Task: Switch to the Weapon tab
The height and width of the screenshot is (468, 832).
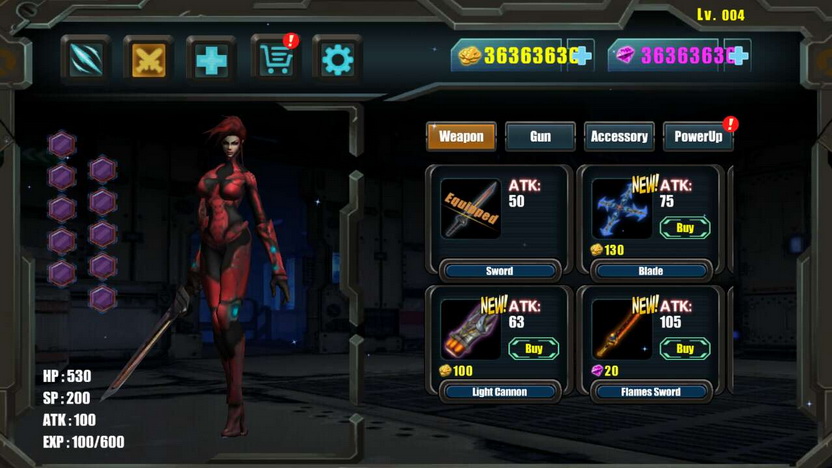Action: [461, 136]
